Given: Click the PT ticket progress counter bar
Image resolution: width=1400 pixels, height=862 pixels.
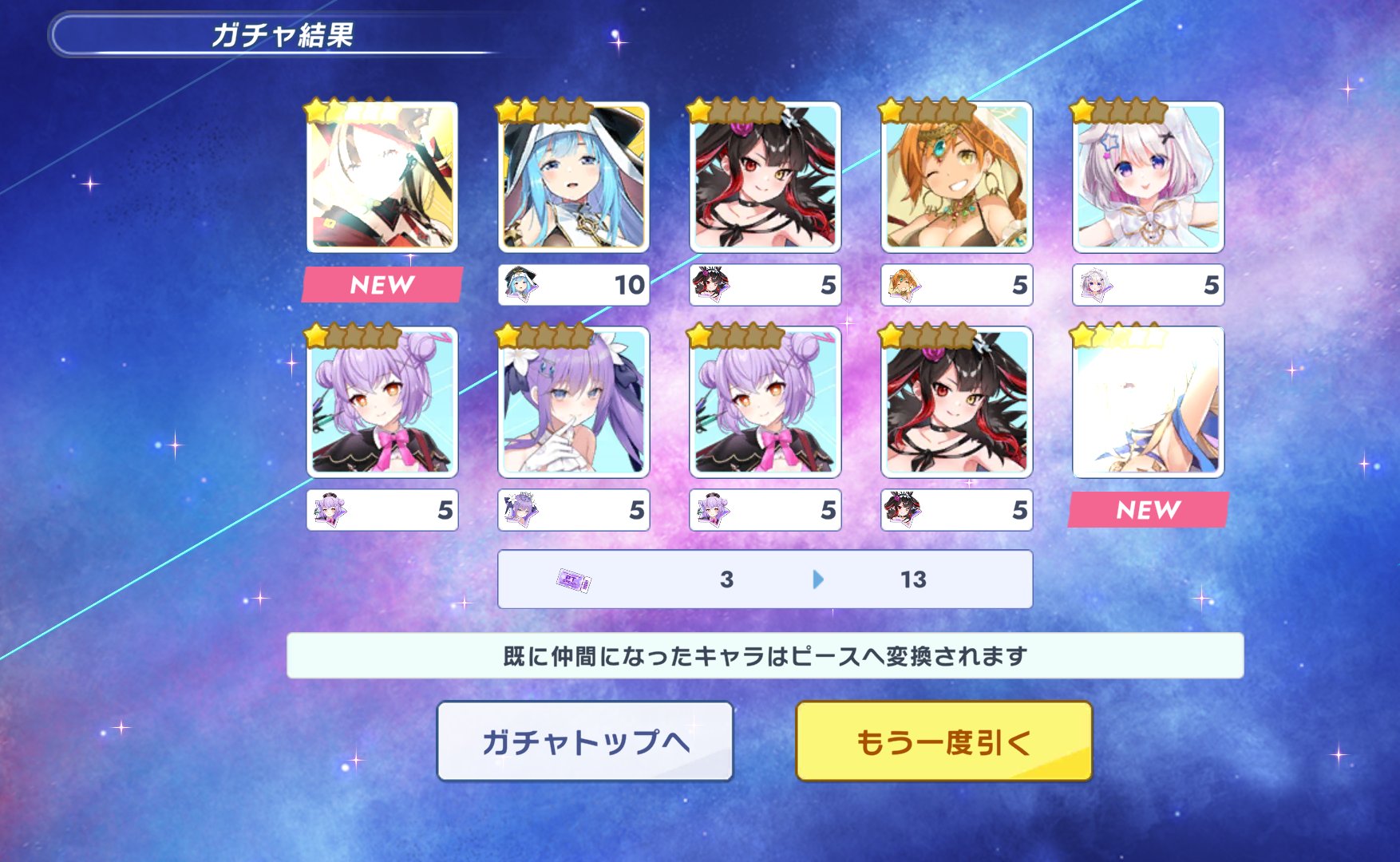Looking at the screenshot, I should (x=764, y=580).
